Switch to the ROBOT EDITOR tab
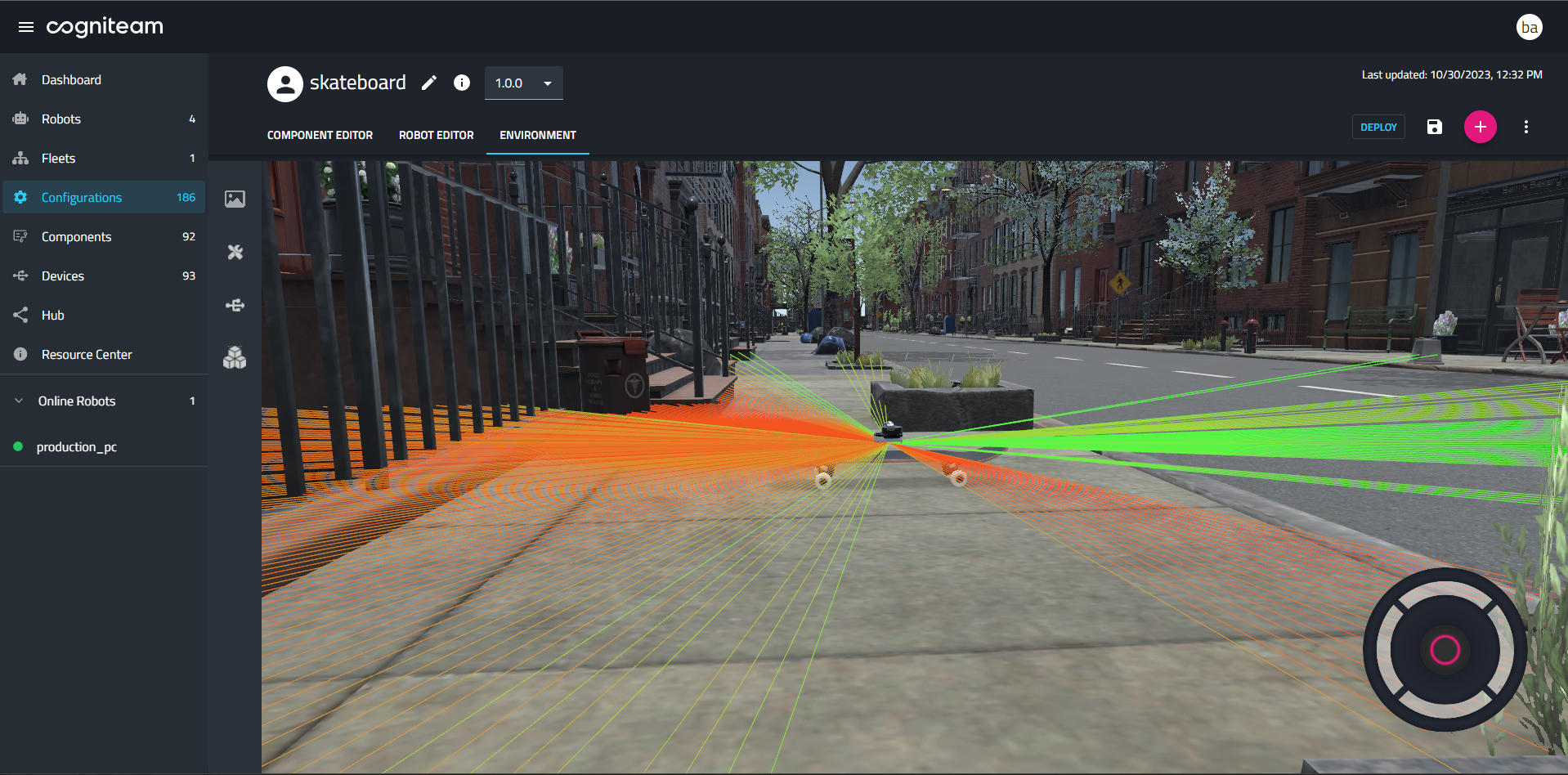The width and height of the screenshot is (1568, 775). (x=436, y=135)
